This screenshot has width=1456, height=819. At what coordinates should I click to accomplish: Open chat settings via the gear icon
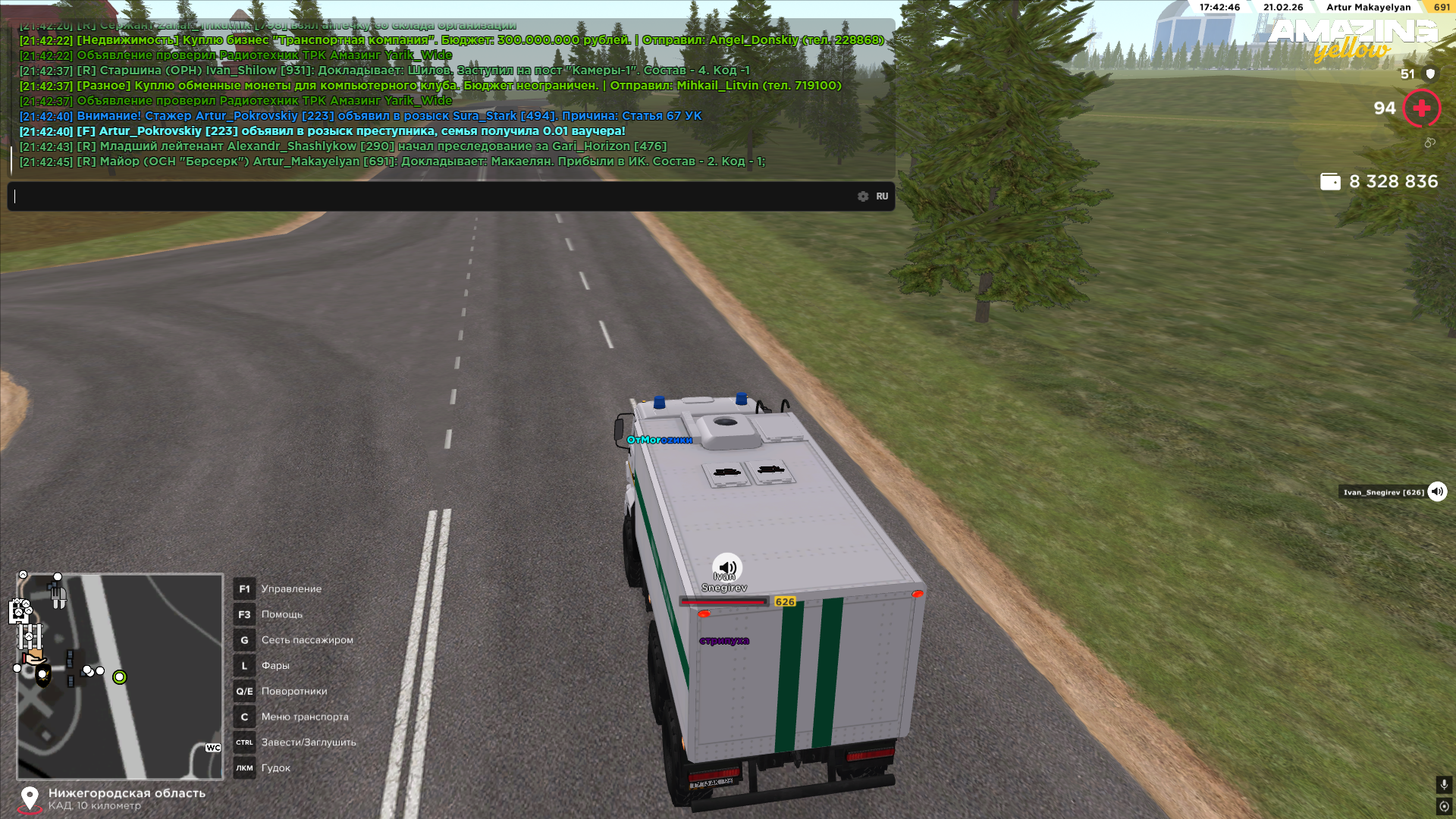tap(863, 196)
